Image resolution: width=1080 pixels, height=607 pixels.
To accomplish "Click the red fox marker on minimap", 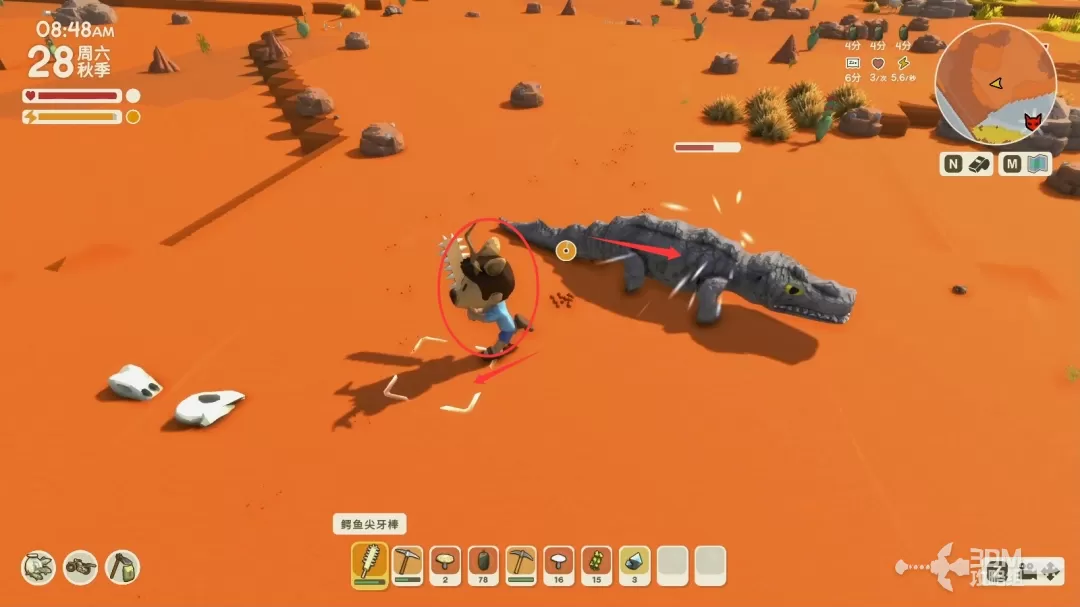I will tap(1033, 122).
